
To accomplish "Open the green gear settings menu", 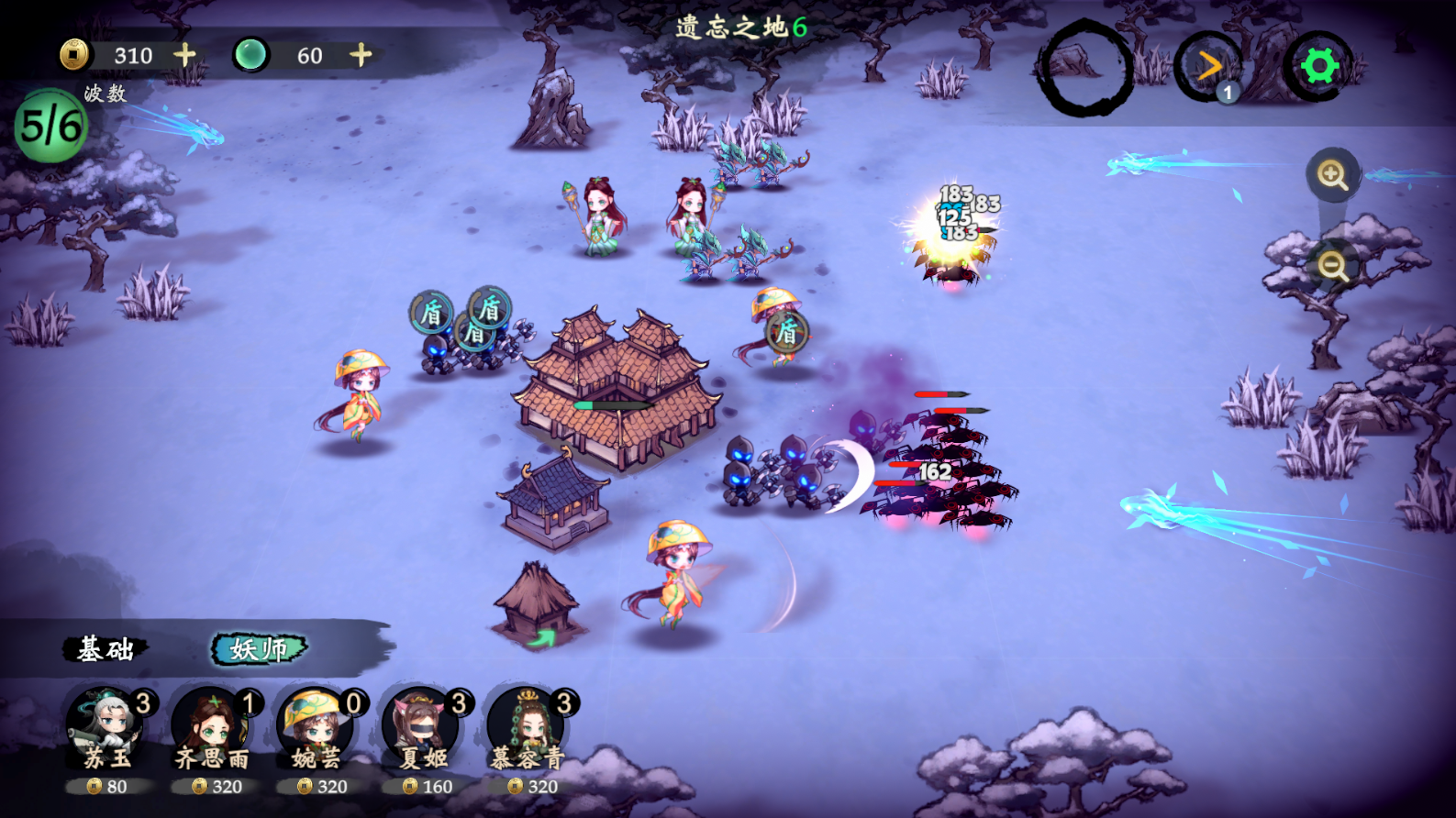I will [x=1319, y=66].
